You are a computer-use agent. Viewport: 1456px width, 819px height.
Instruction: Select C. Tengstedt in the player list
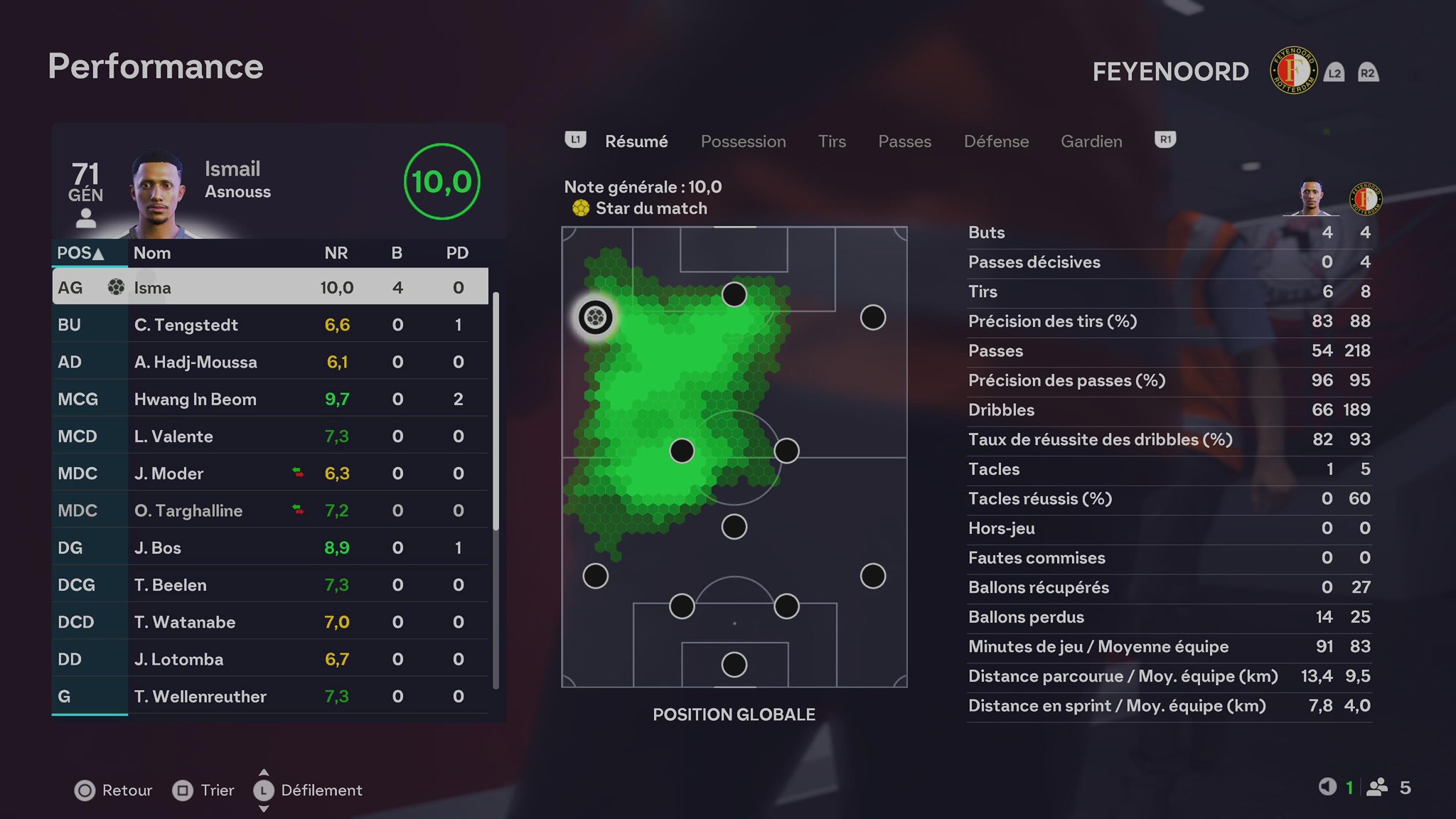coord(270,325)
